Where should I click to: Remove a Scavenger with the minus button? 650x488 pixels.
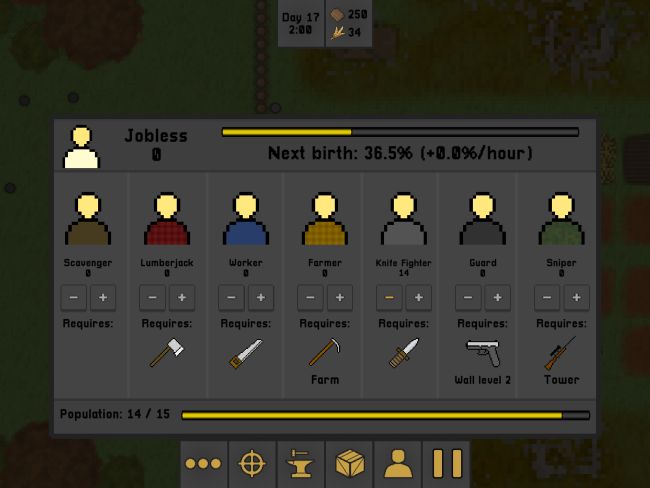(74, 298)
